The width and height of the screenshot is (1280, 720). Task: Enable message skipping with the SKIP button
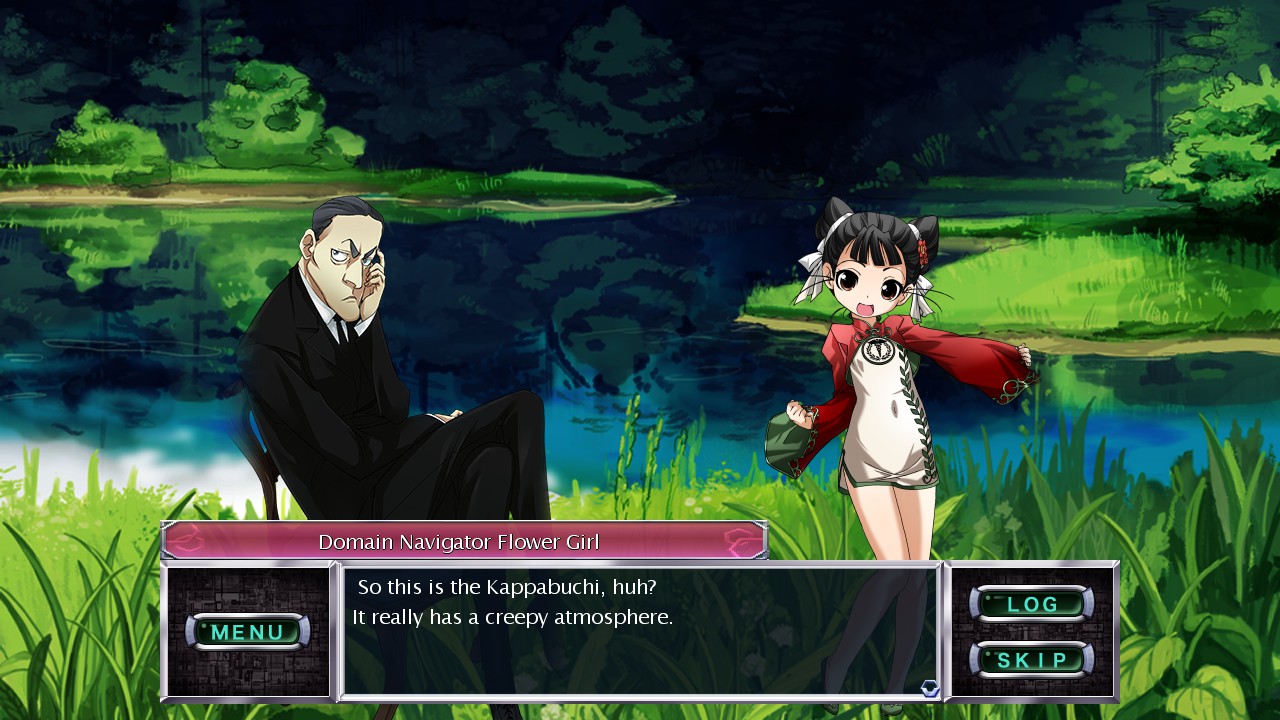coord(1034,659)
